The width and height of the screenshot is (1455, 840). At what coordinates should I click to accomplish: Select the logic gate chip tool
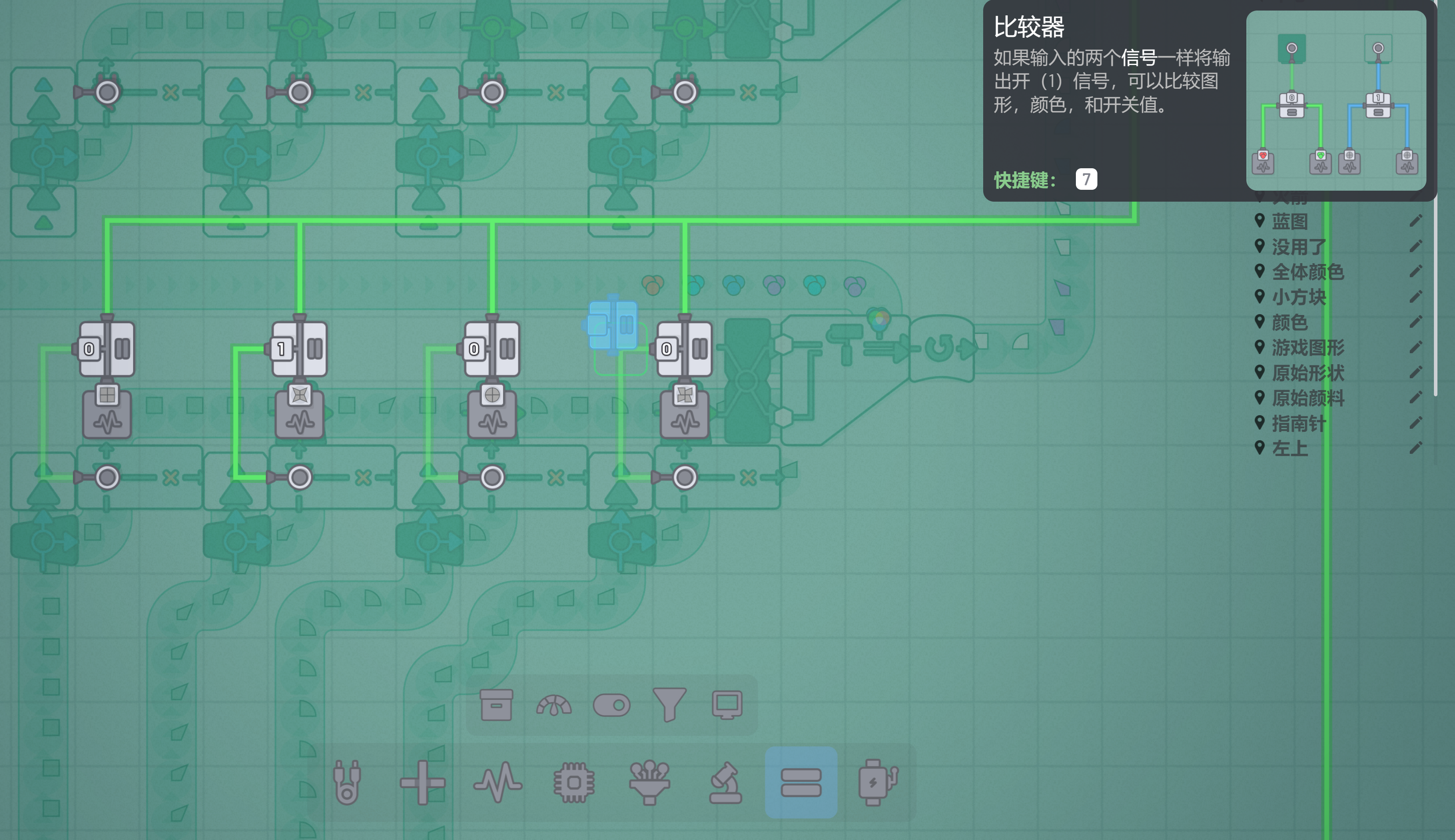click(573, 782)
